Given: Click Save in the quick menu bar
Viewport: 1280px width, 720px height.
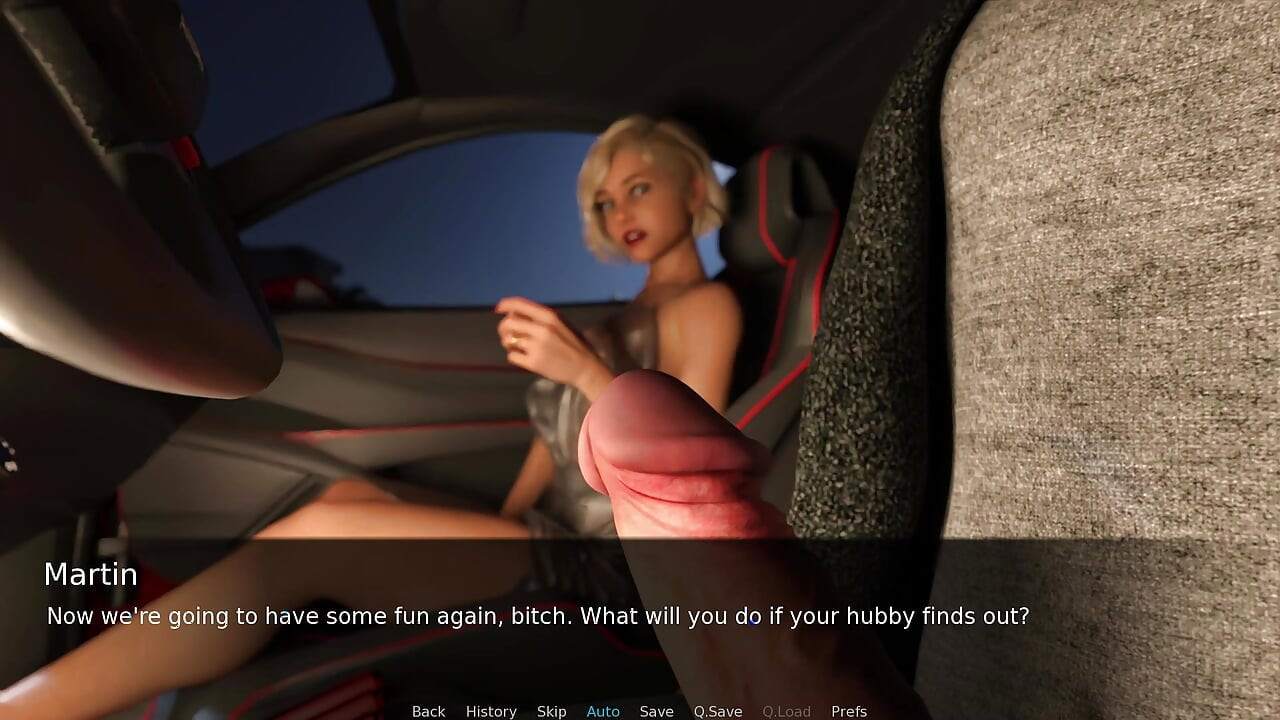Looking at the screenshot, I should click(657, 711).
